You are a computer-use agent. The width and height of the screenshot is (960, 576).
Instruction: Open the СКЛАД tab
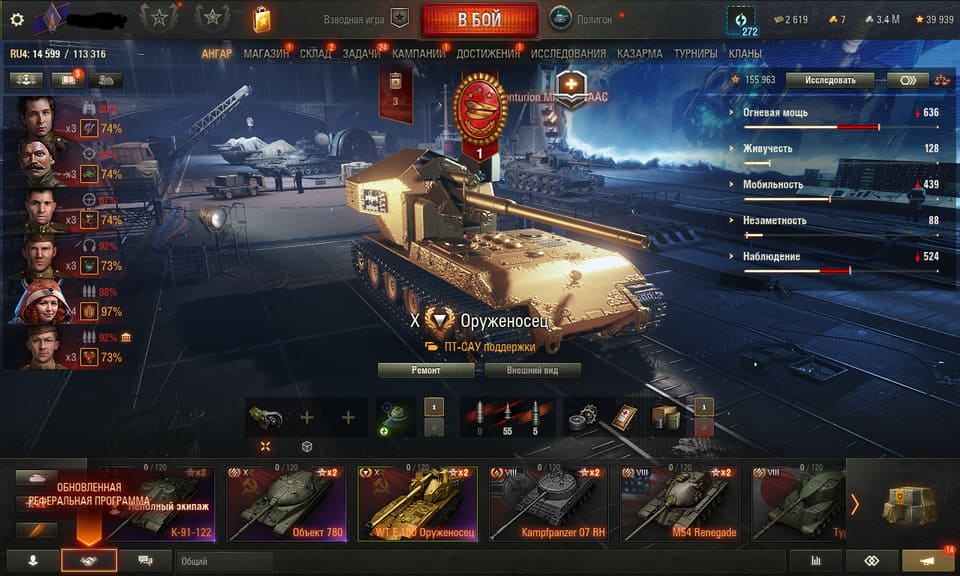click(x=315, y=53)
